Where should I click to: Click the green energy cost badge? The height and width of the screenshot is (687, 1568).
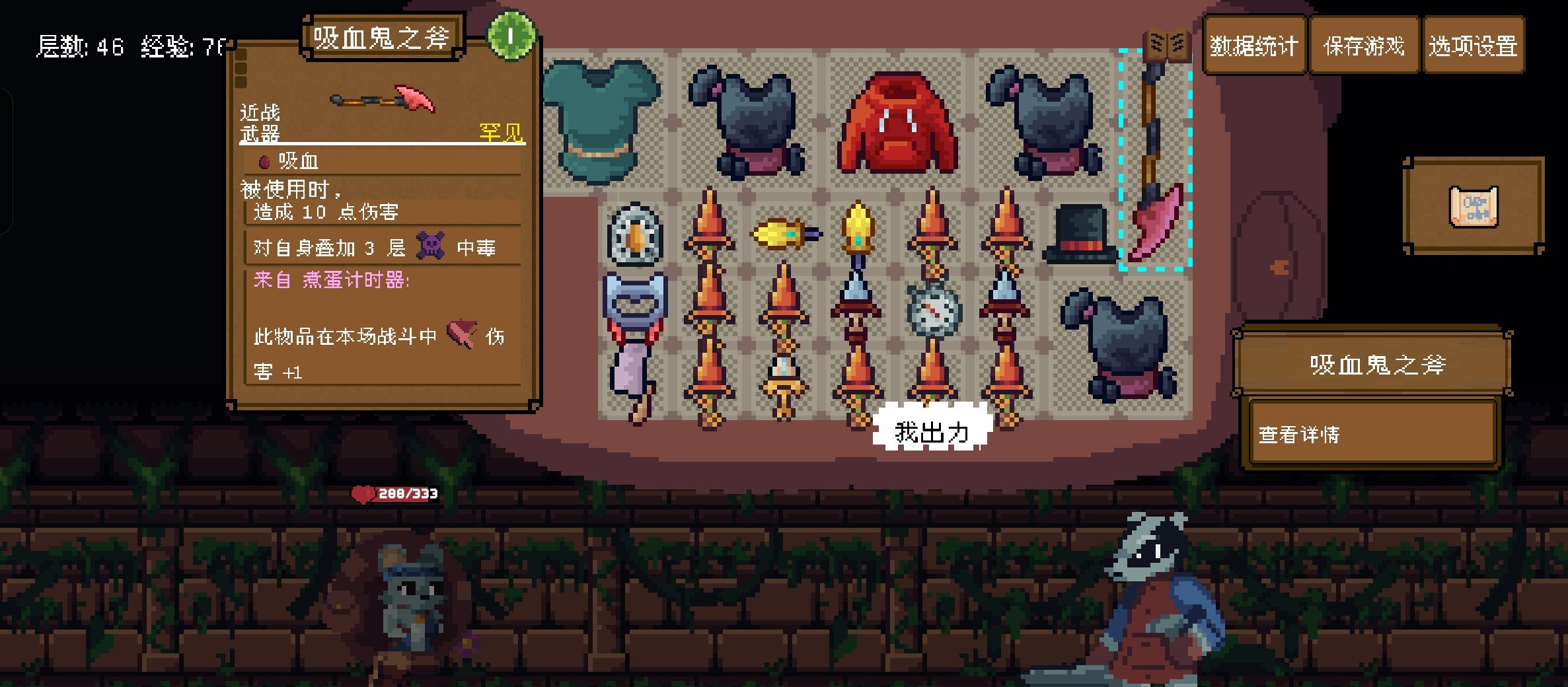tap(510, 36)
